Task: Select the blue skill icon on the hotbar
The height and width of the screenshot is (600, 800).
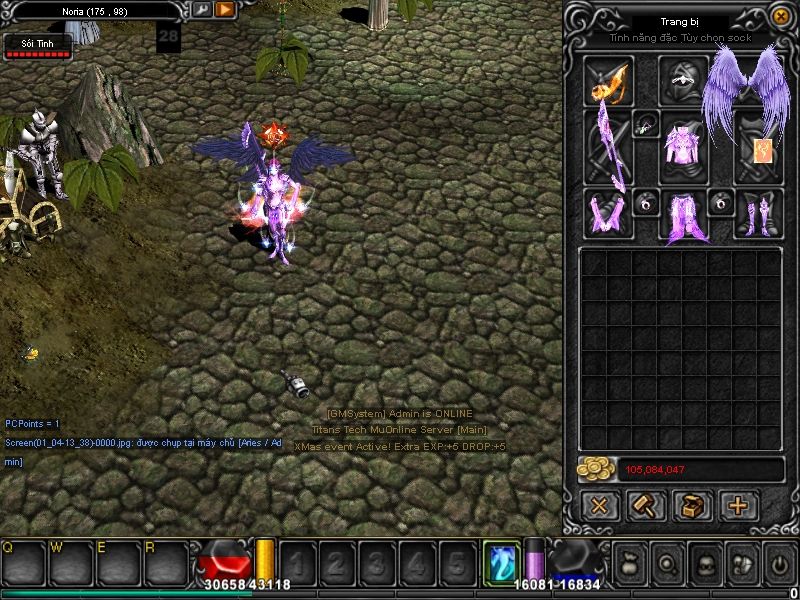Action: click(499, 562)
